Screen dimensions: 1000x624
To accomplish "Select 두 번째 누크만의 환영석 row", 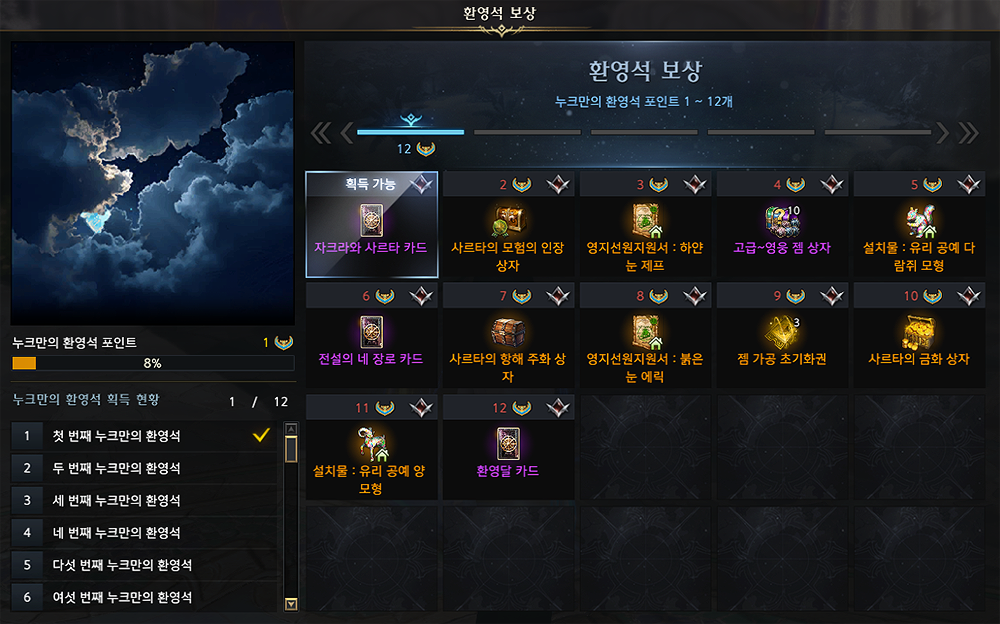I will click(145, 468).
